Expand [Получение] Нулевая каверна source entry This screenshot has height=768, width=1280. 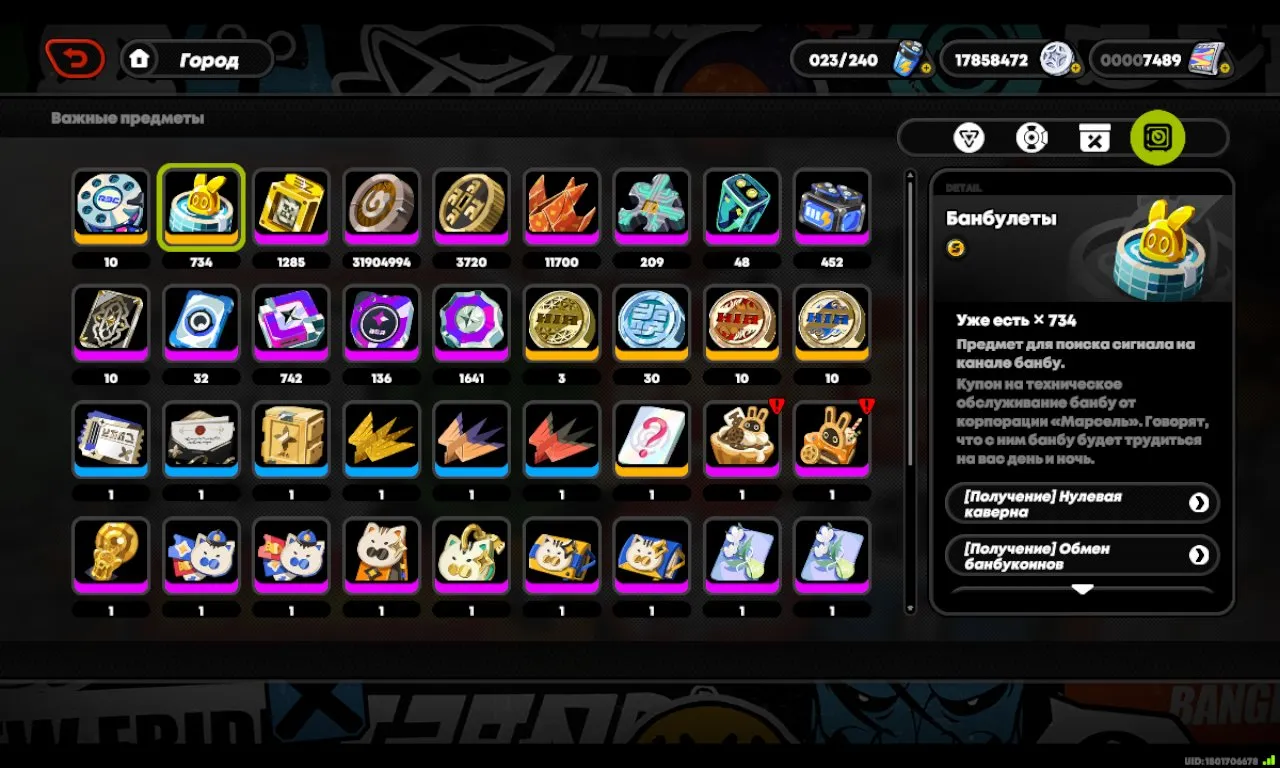(1082, 503)
